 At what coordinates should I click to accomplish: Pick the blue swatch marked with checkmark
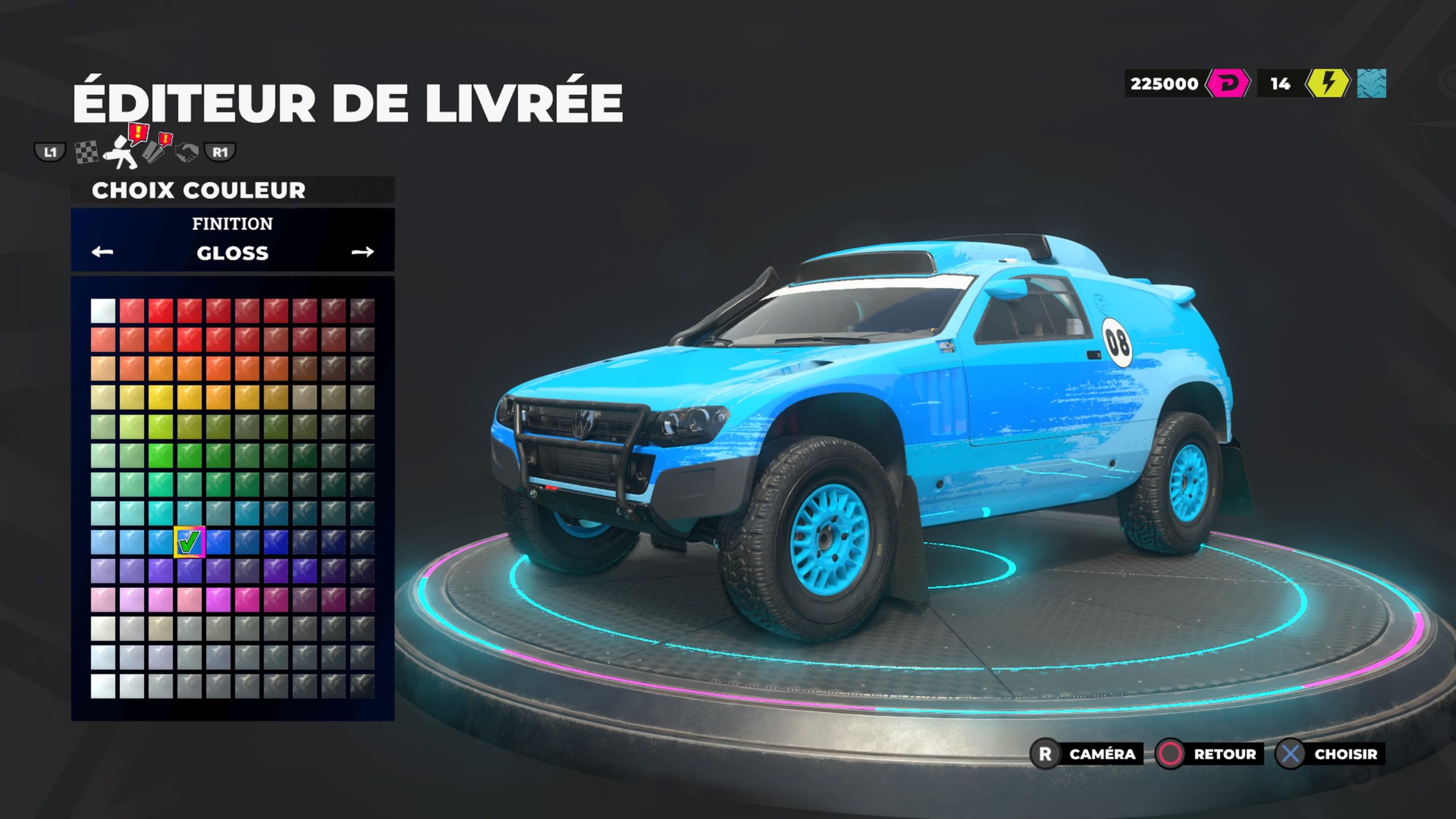coord(189,542)
